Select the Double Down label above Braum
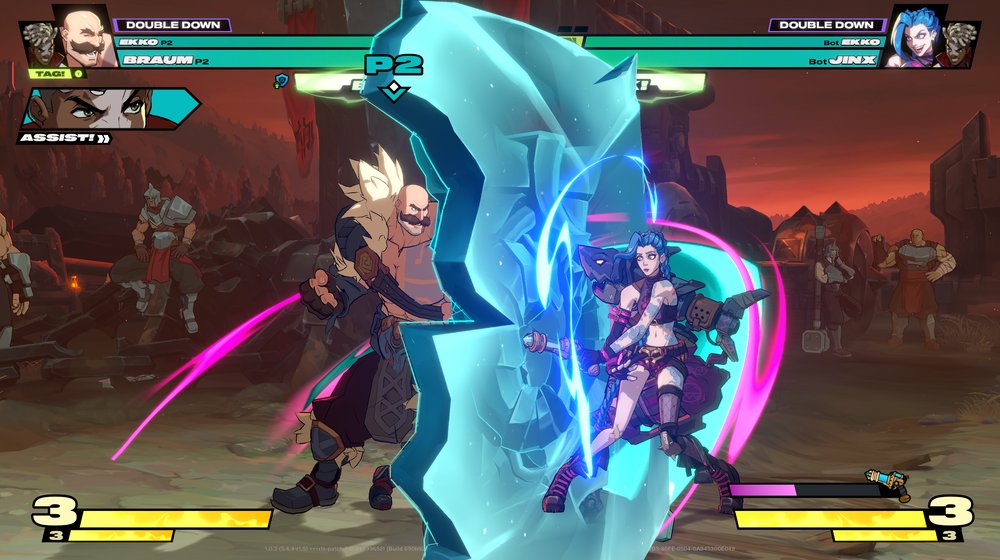Viewport: 1000px width, 560px height. tap(173, 25)
